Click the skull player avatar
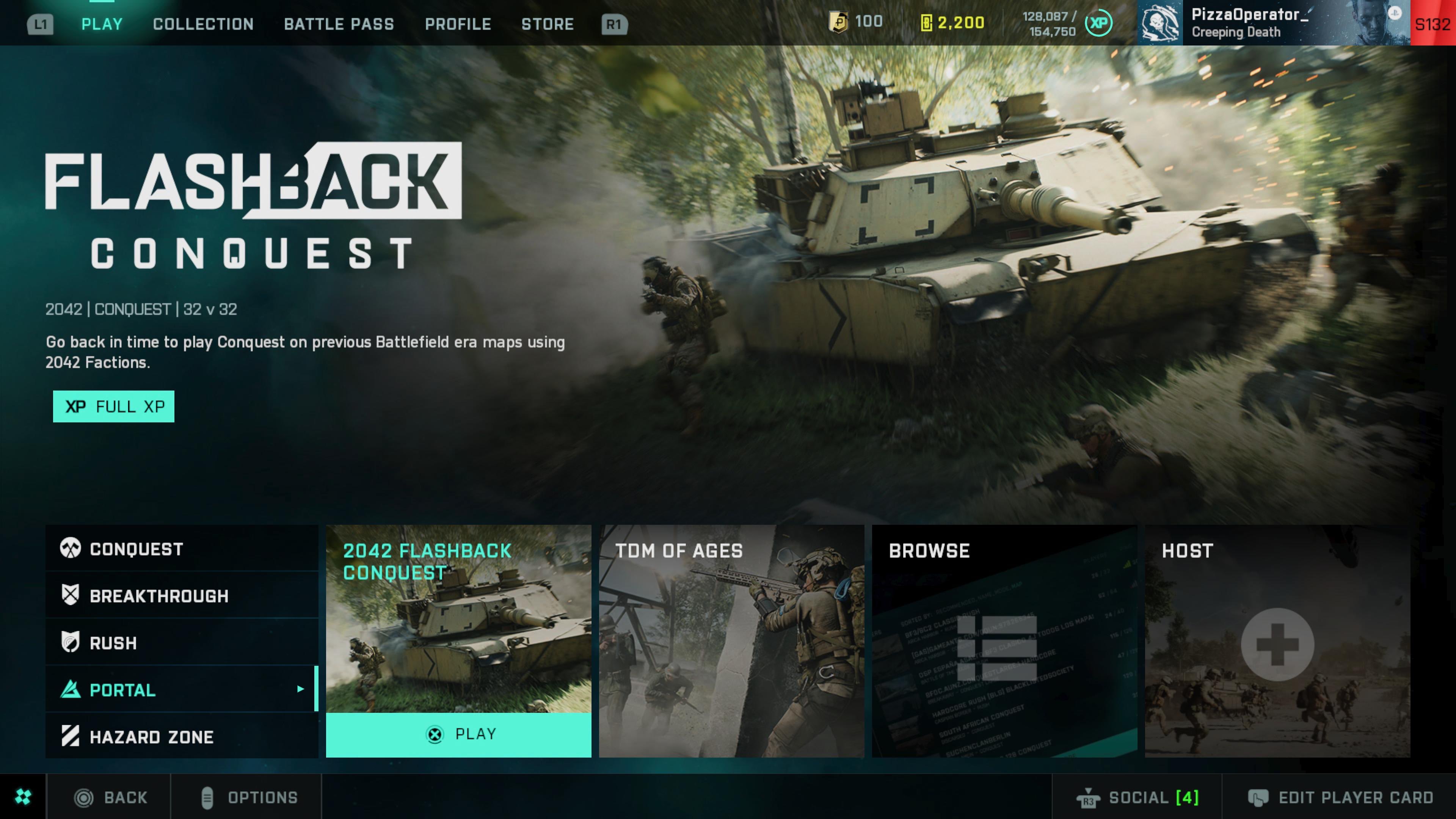The height and width of the screenshot is (819, 1456). click(x=1160, y=23)
